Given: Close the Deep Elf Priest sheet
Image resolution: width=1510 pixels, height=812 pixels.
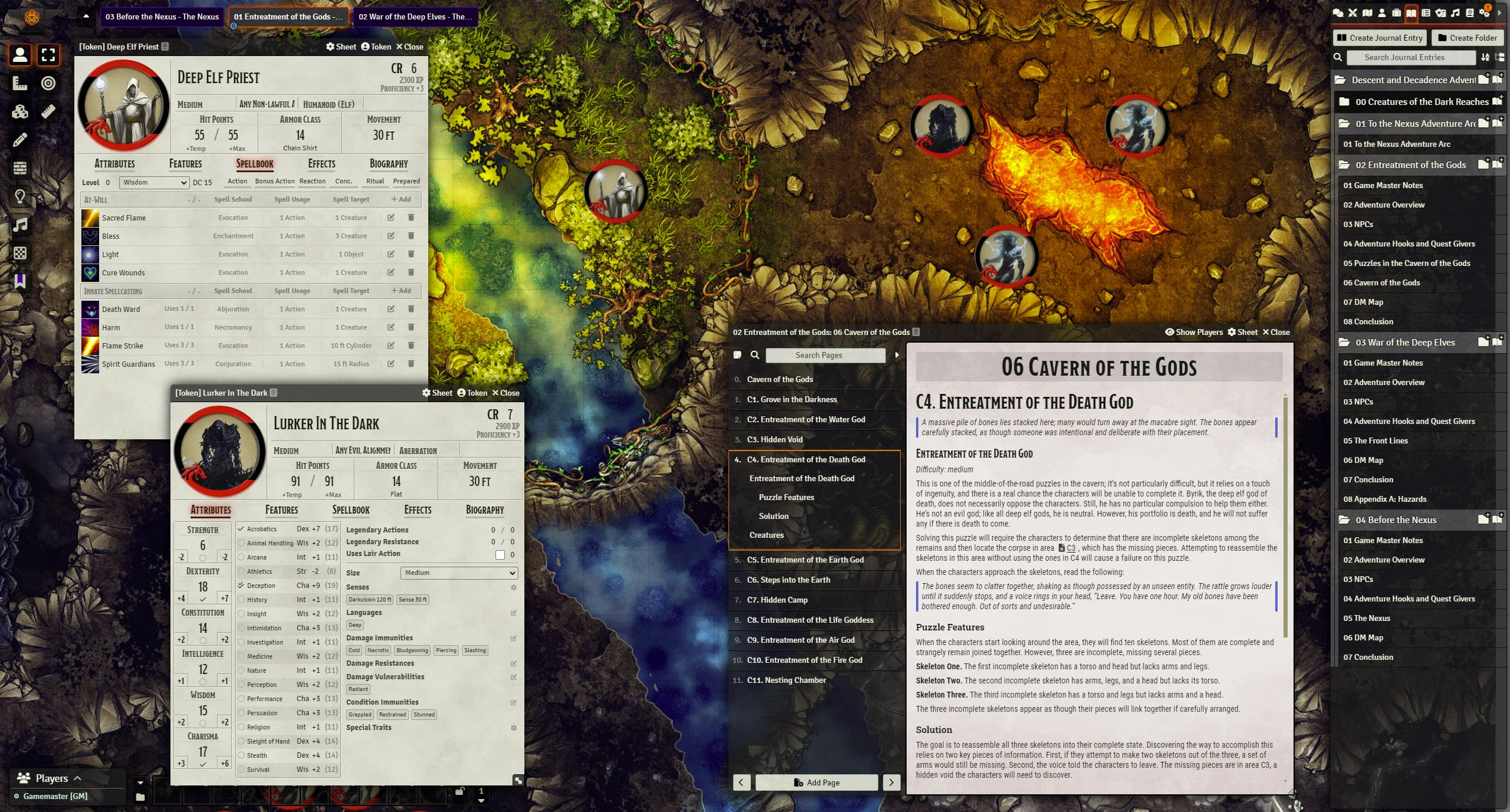Looking at the screenshot, I should (x=409, y=47).
